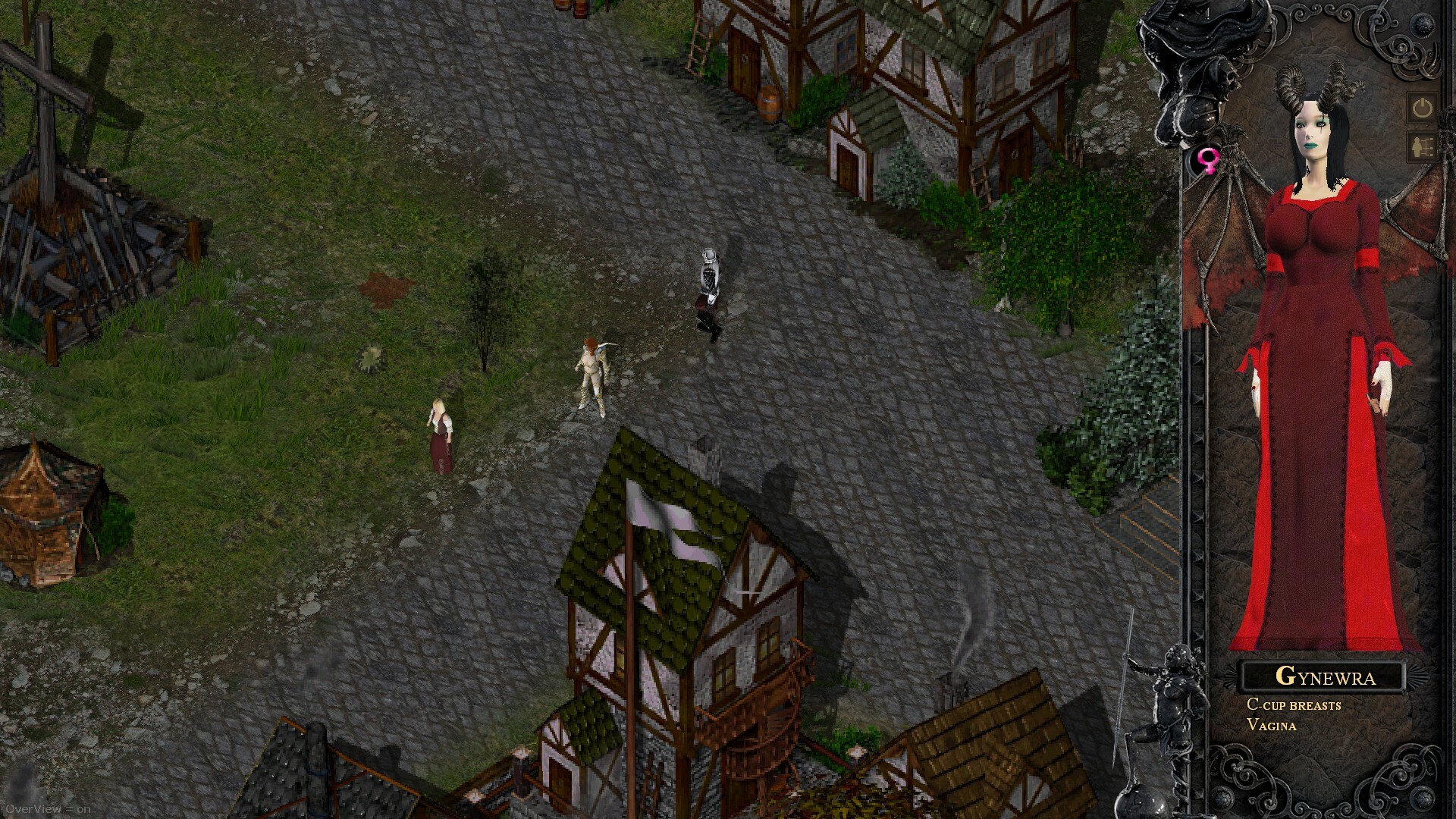Select the pink female gender symbol
This screenshot has height=819, width=1456.
point(1208,159)
